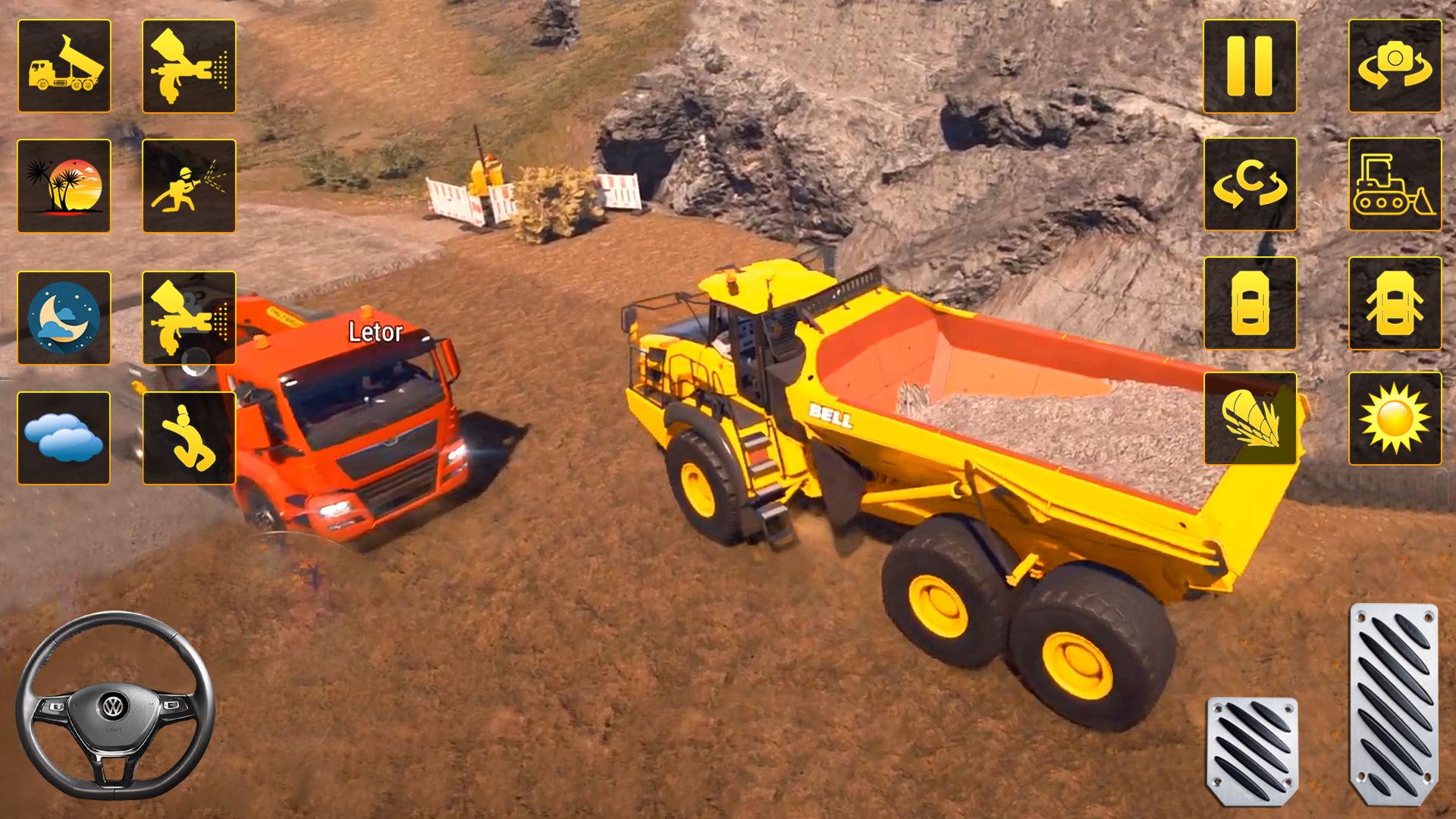Open the car doors icon
1456x819 pixels.
[1395, 303]
